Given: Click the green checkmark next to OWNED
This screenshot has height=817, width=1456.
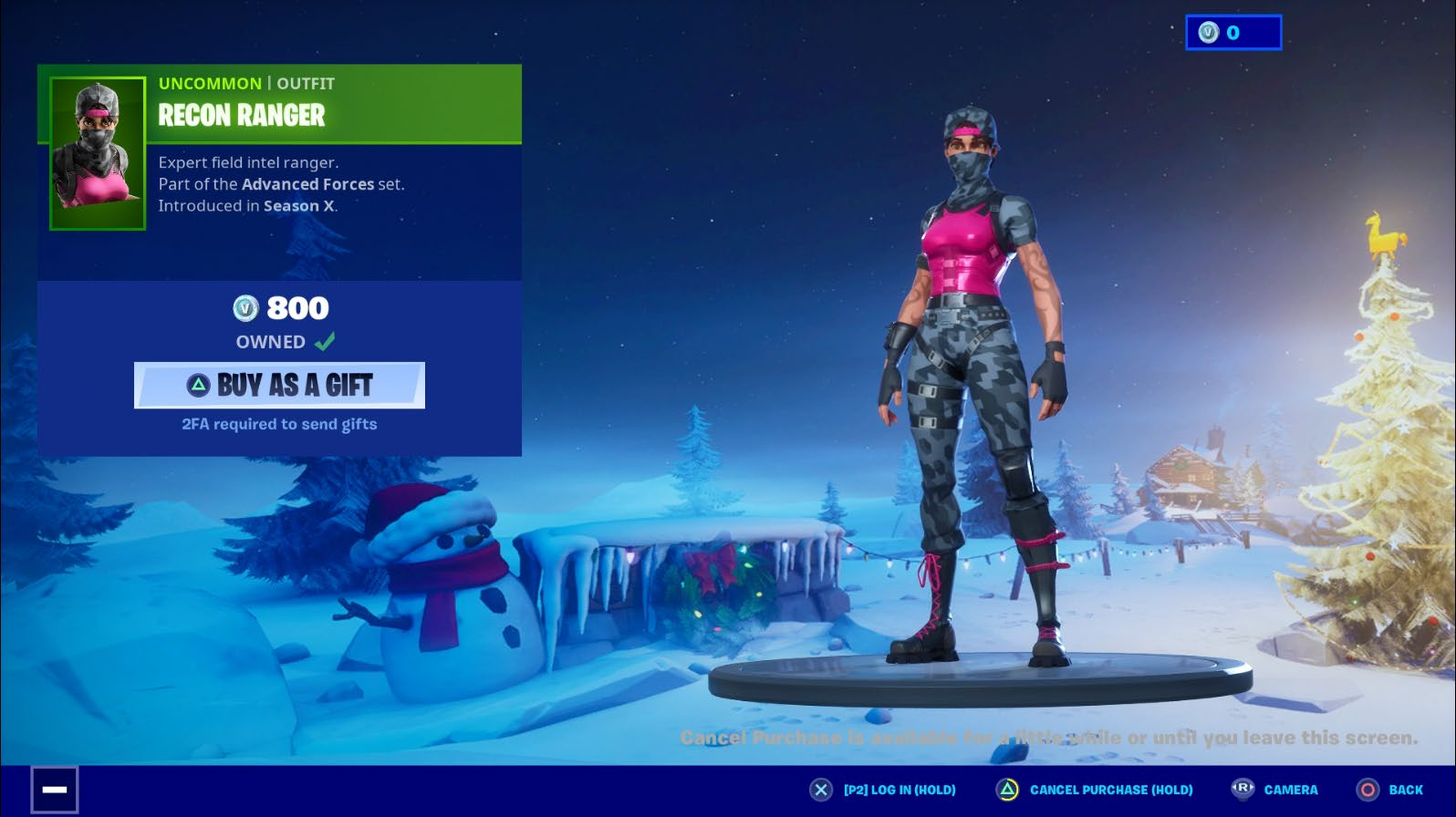Looking at the screenshot, I should click(325, 341).
